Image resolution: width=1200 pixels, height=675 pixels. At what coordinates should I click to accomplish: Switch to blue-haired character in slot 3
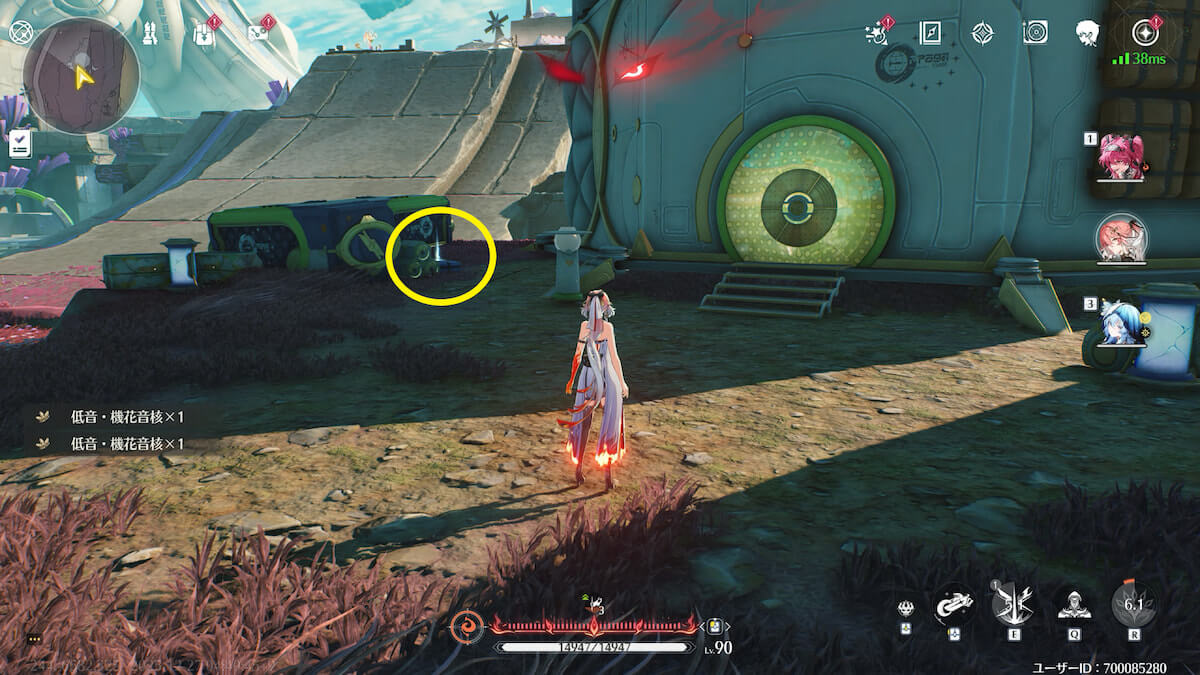(1119, 323)
